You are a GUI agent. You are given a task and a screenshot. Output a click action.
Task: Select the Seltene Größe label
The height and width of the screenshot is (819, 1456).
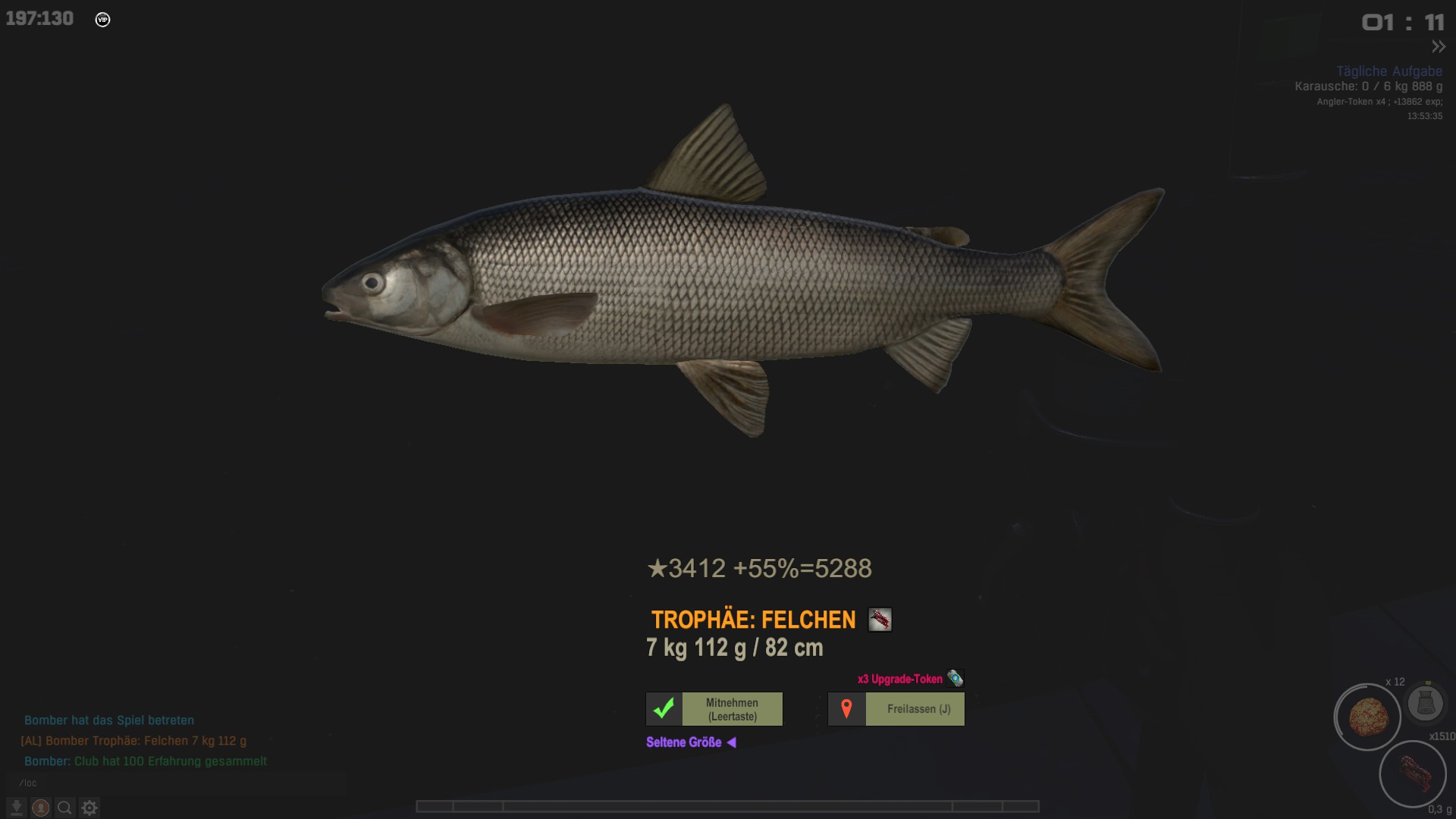(x=683, y=742)
